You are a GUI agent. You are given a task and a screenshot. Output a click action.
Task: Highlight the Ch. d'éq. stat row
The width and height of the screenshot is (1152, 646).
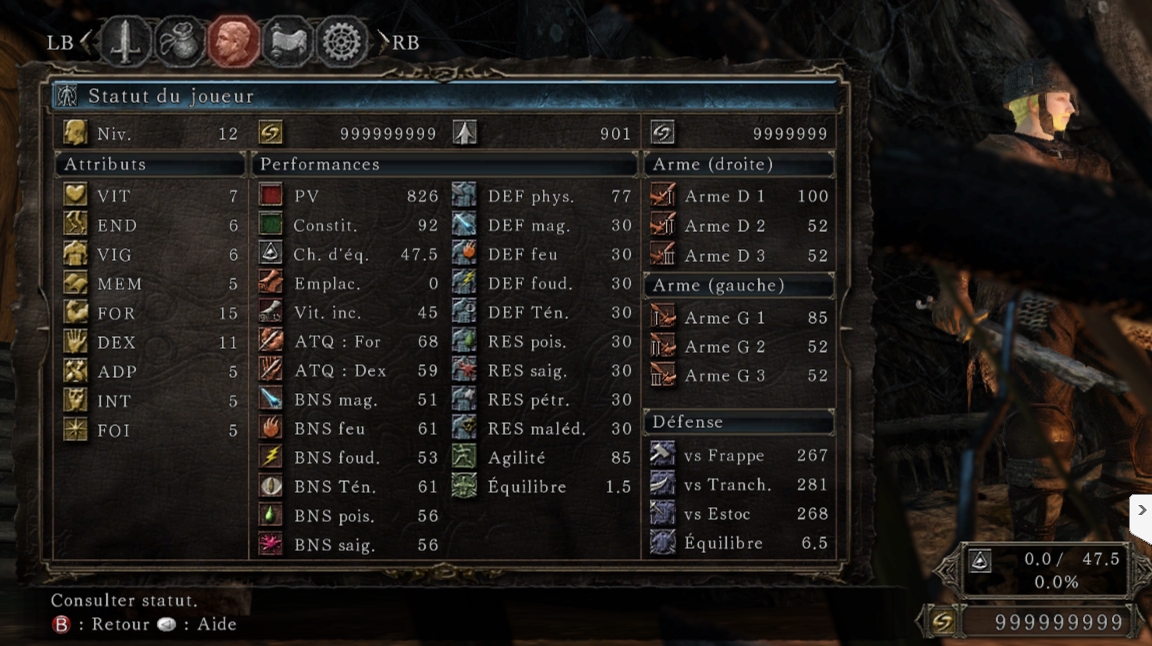point(348,254)
